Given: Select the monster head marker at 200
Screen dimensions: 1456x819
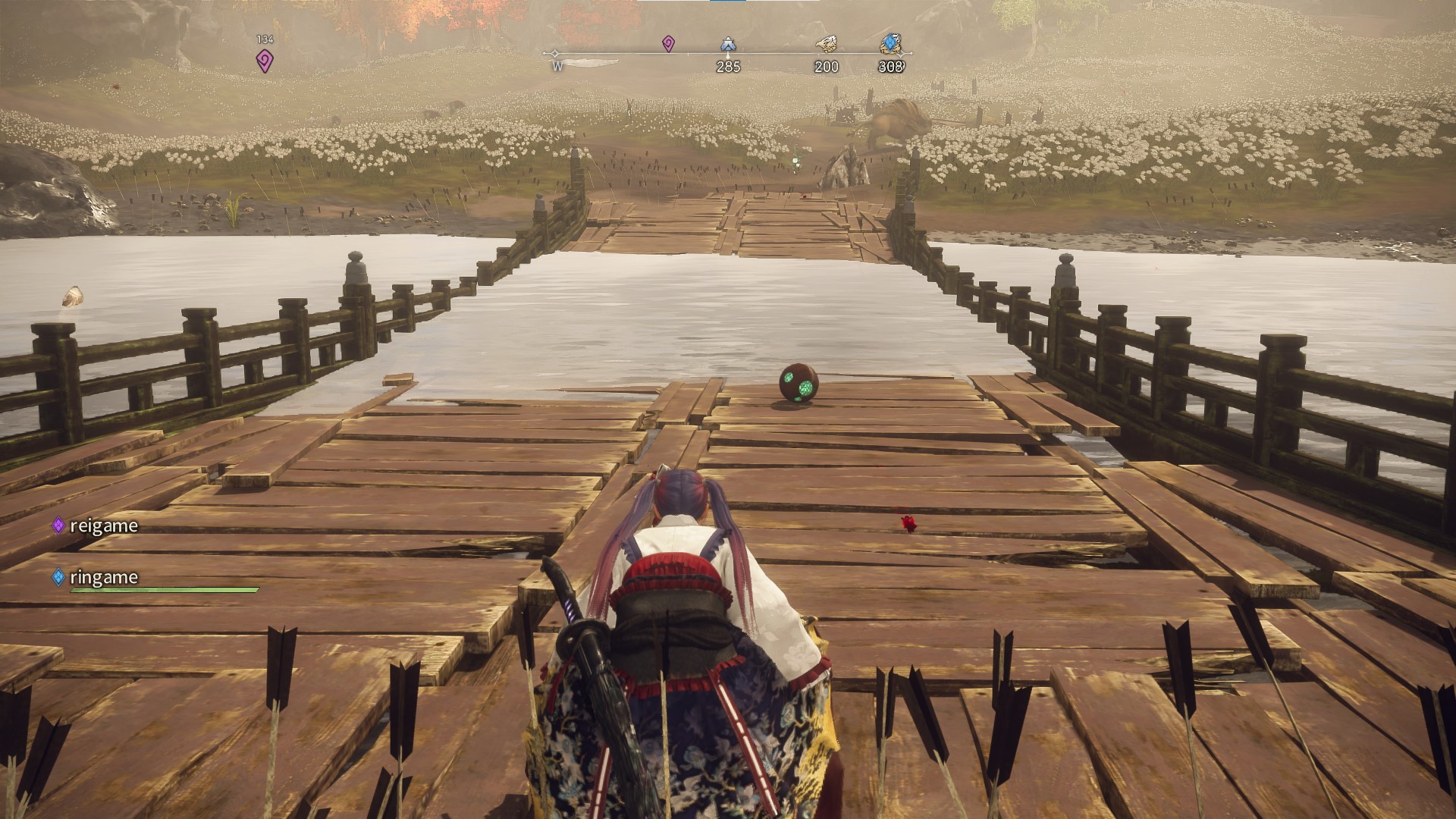Looking at the screenshot, I should pos(826,45).
